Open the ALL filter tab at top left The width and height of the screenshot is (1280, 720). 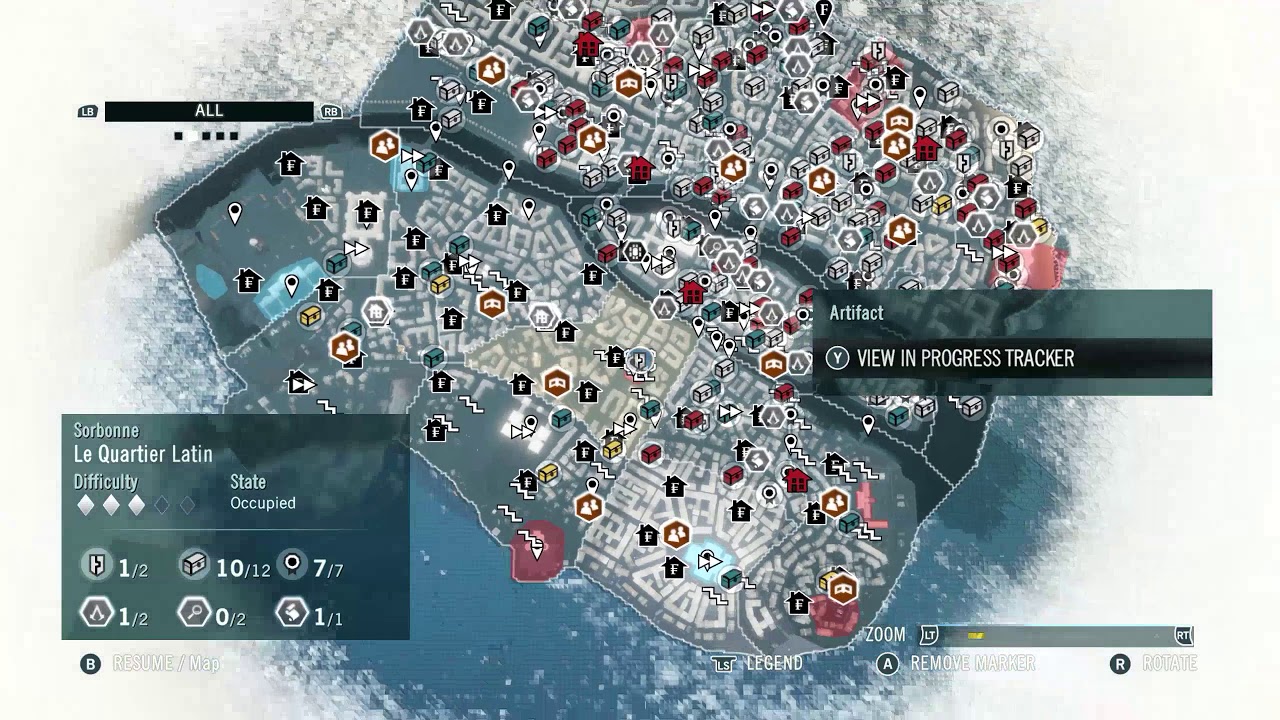207,111
